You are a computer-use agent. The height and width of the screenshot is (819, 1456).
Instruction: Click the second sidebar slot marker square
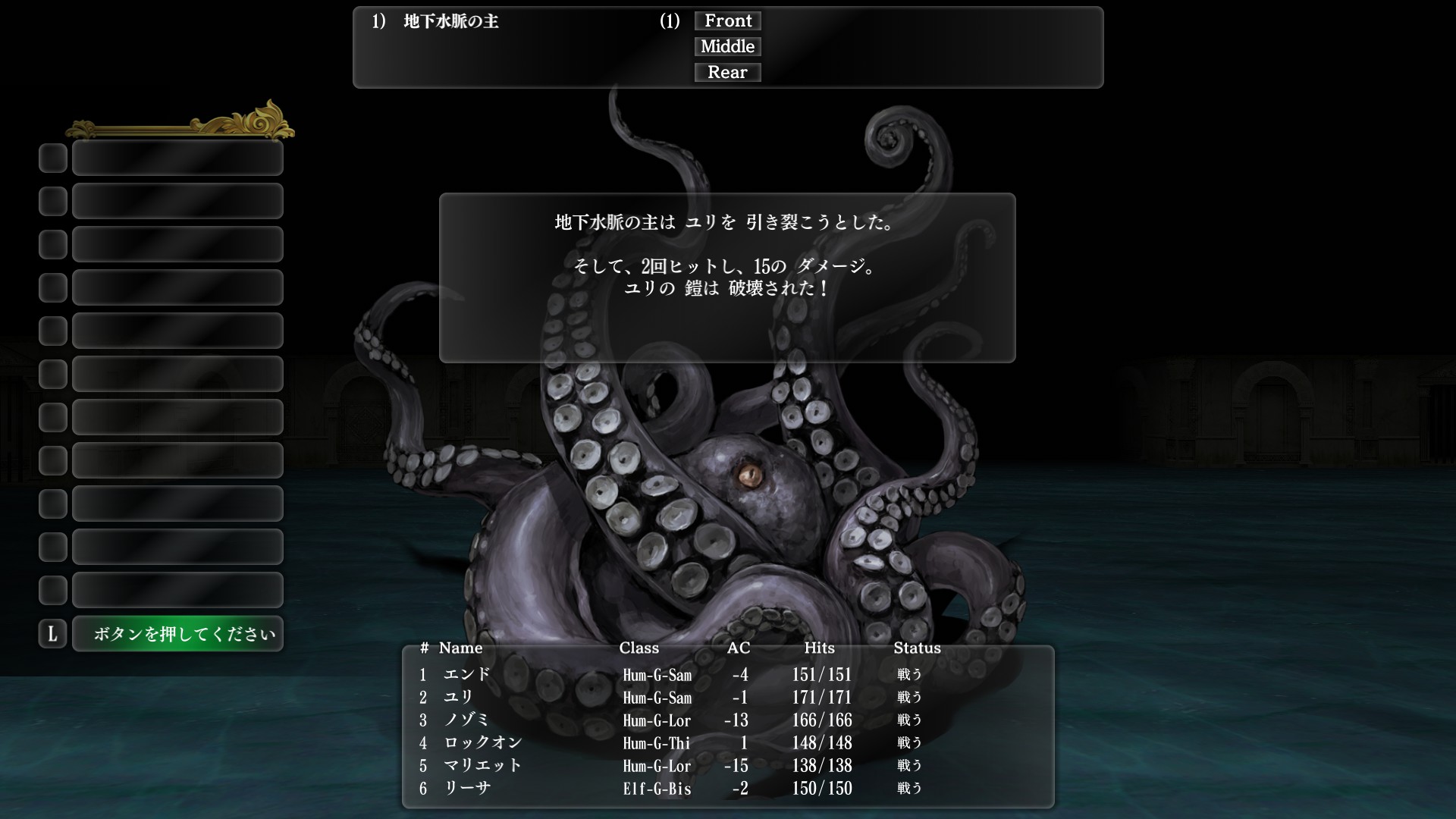pos(52,201)
